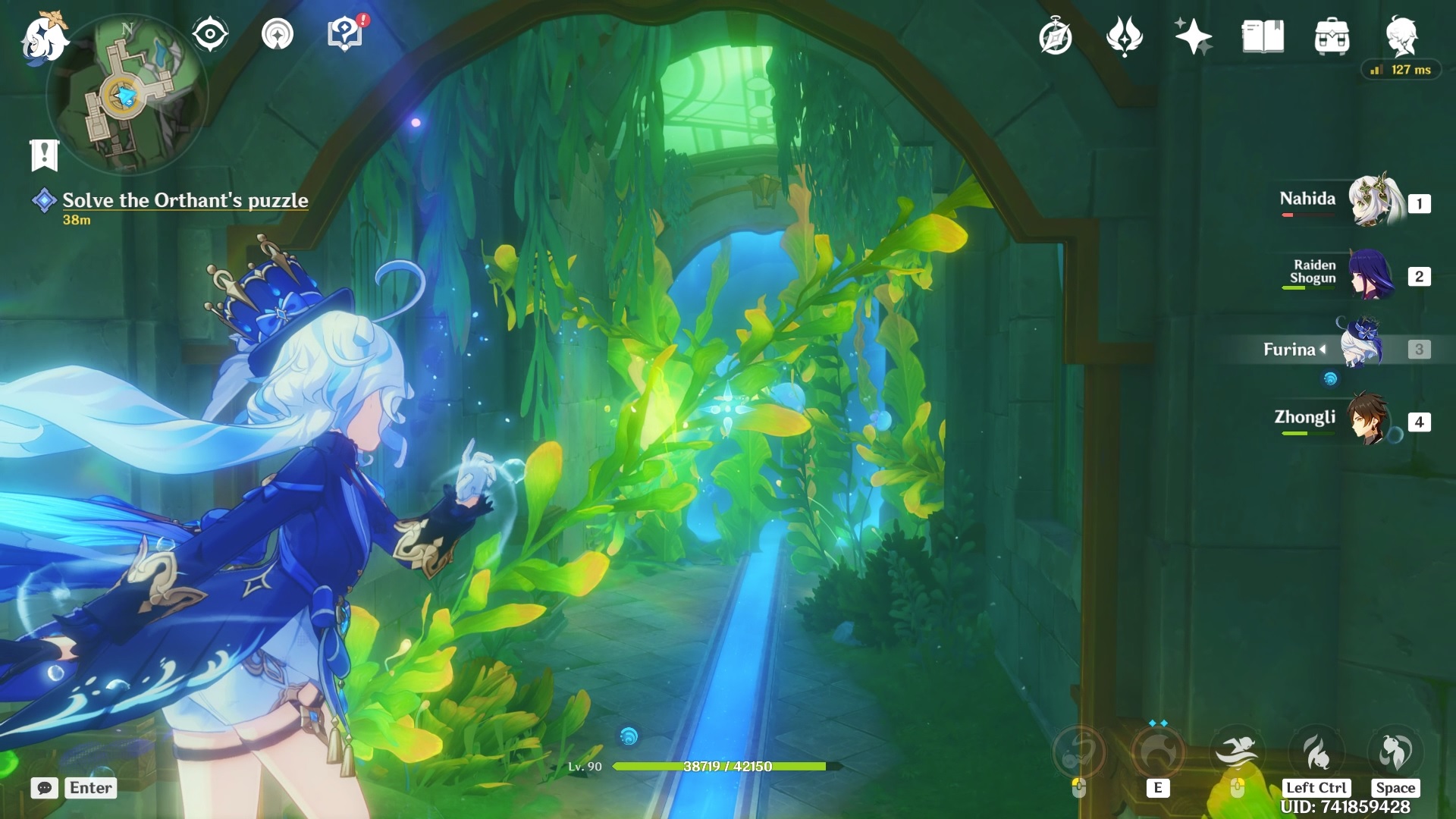
Task: Open the chat speech bubble
Action: click(x=45, y=788)
